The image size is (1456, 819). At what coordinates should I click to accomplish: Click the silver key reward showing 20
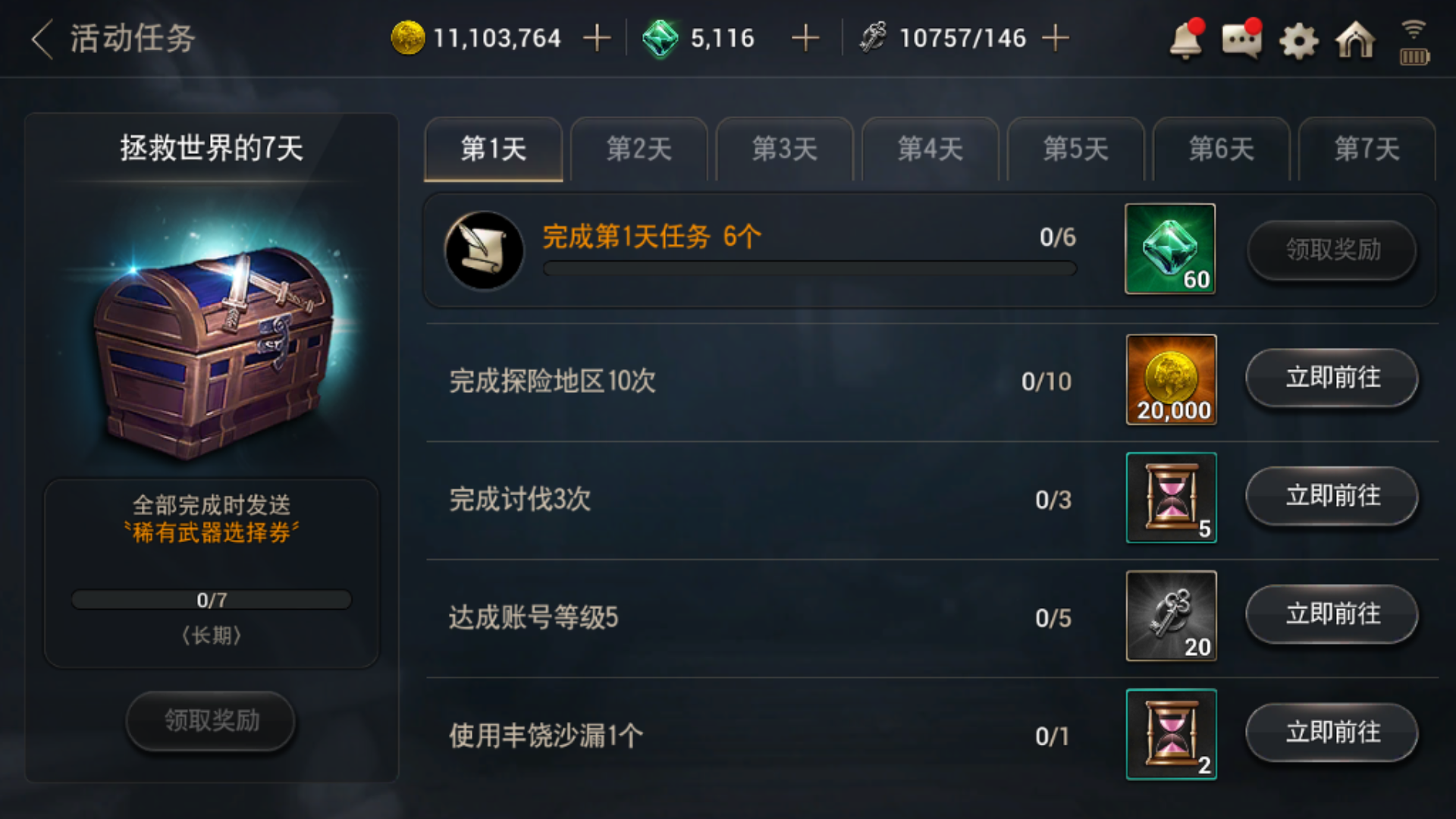1171,616
